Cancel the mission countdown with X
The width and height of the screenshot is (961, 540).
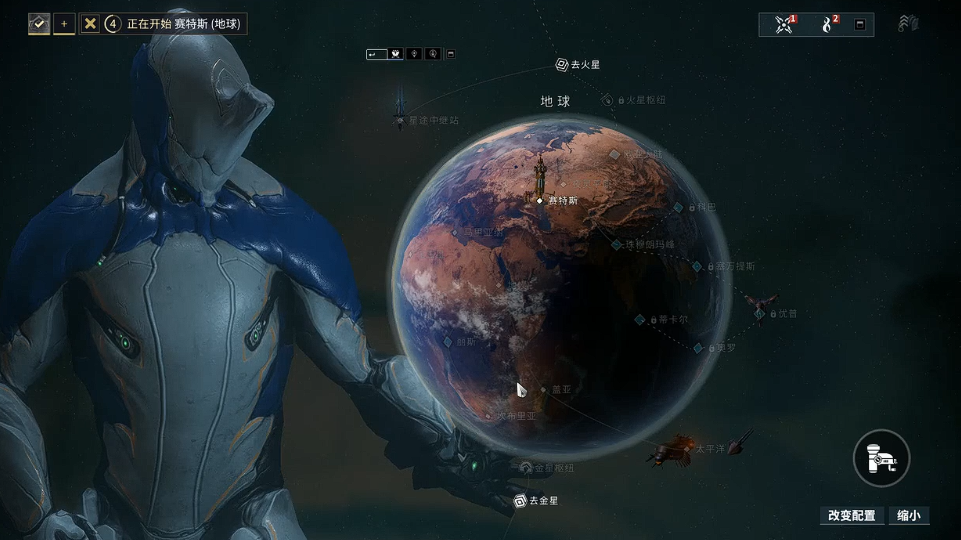[90, 23]
